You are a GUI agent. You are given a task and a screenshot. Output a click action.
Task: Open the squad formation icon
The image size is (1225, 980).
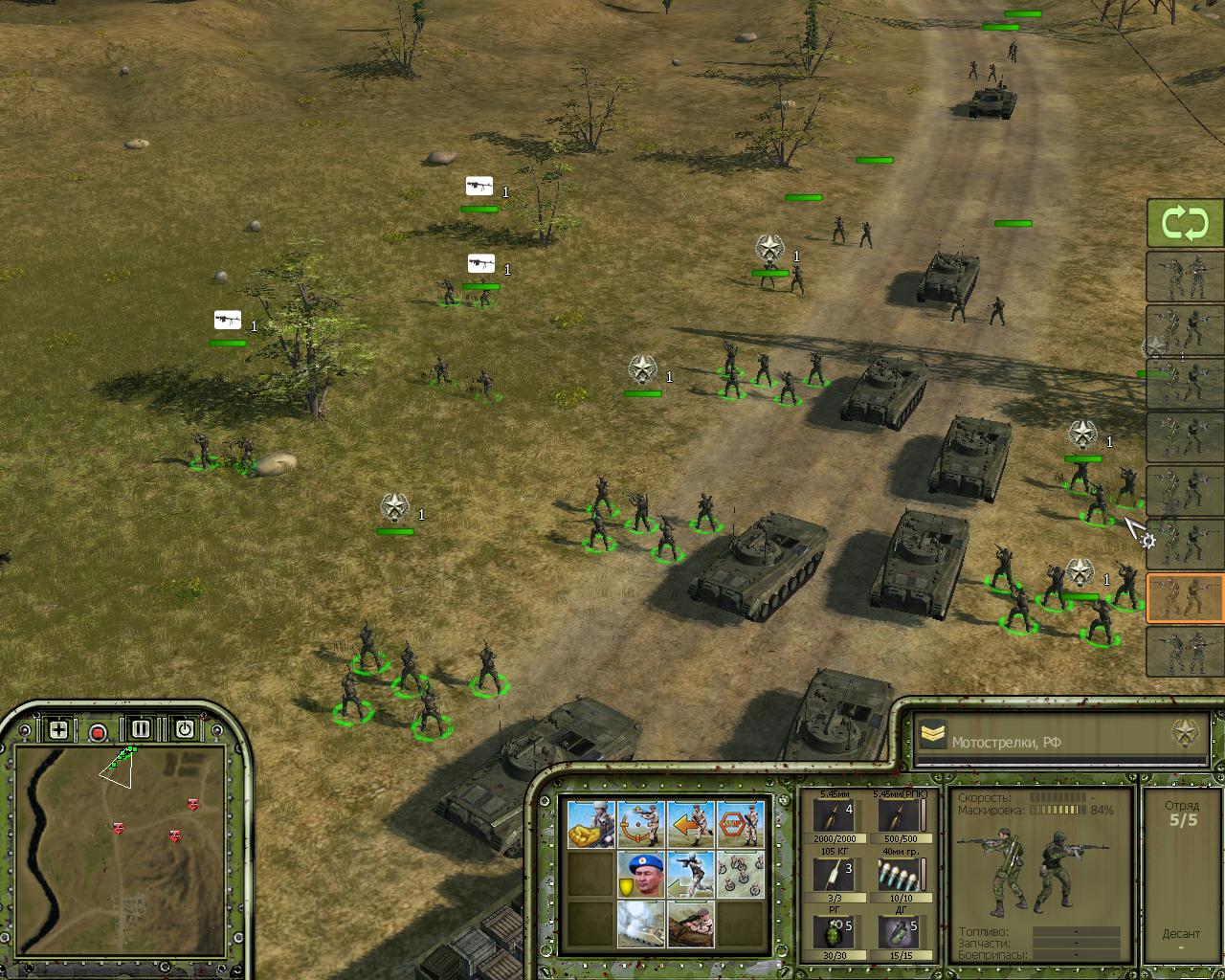tap(741, 875)
